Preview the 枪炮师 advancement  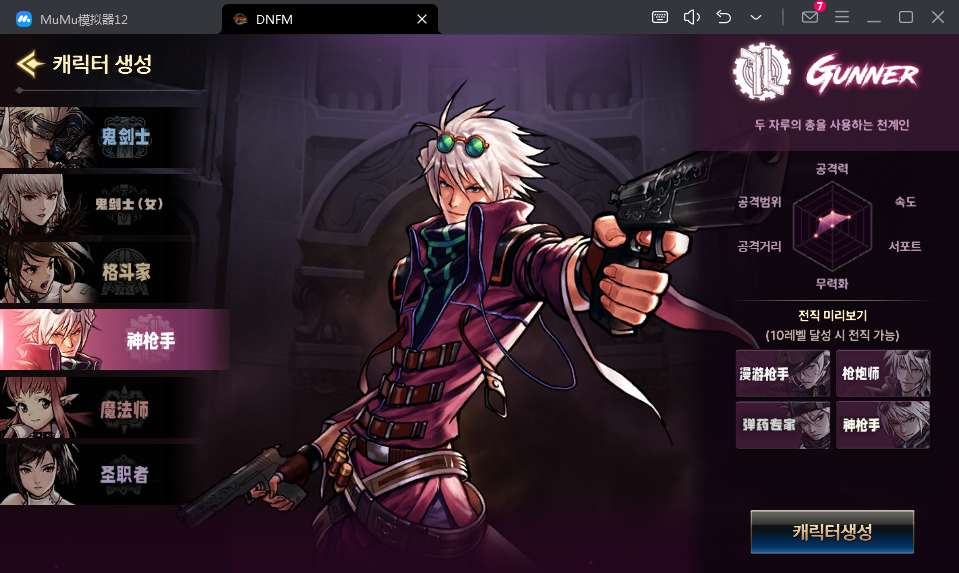click(883, 374)
